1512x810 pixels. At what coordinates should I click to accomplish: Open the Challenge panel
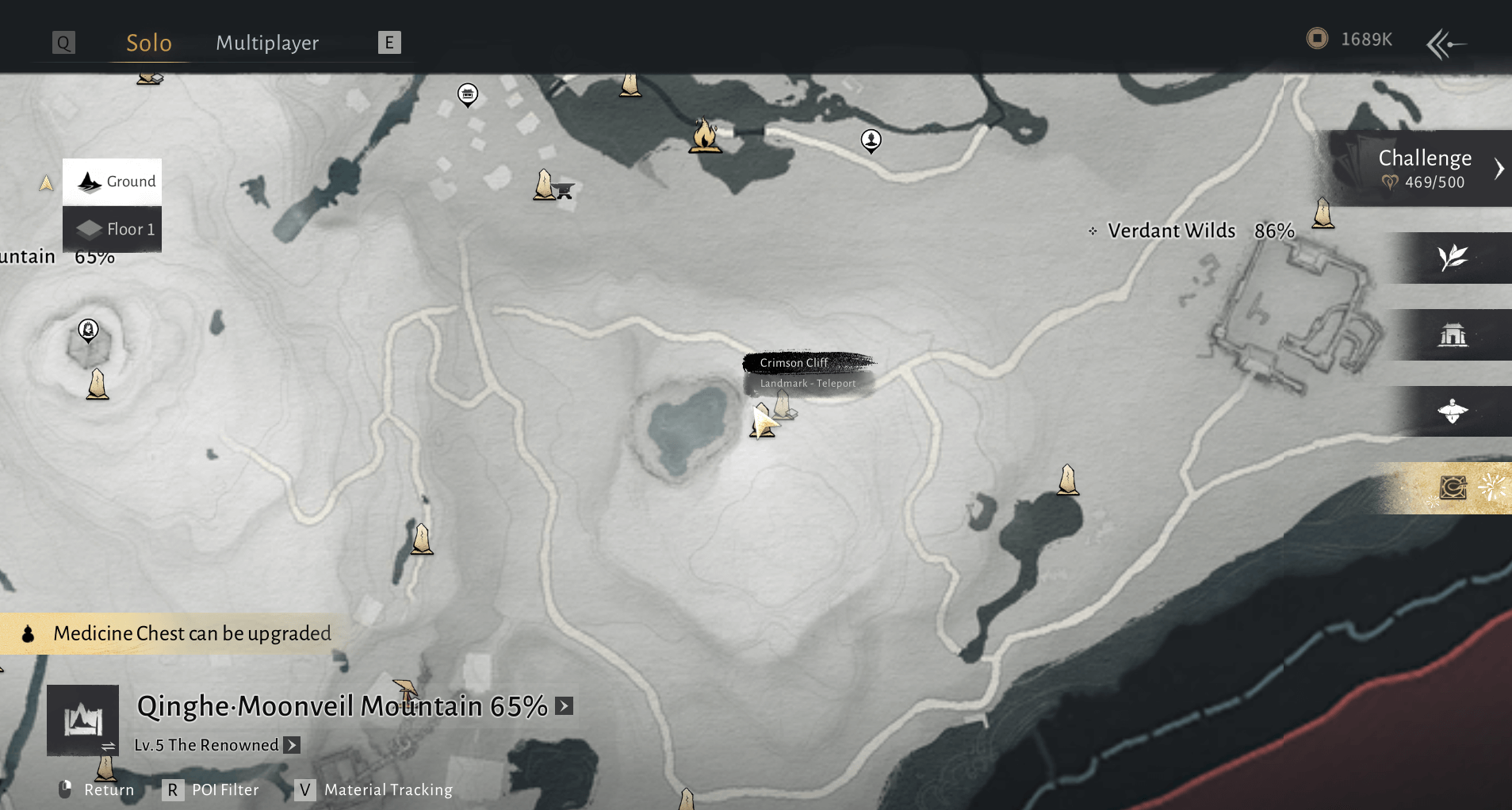[1425, 168]
